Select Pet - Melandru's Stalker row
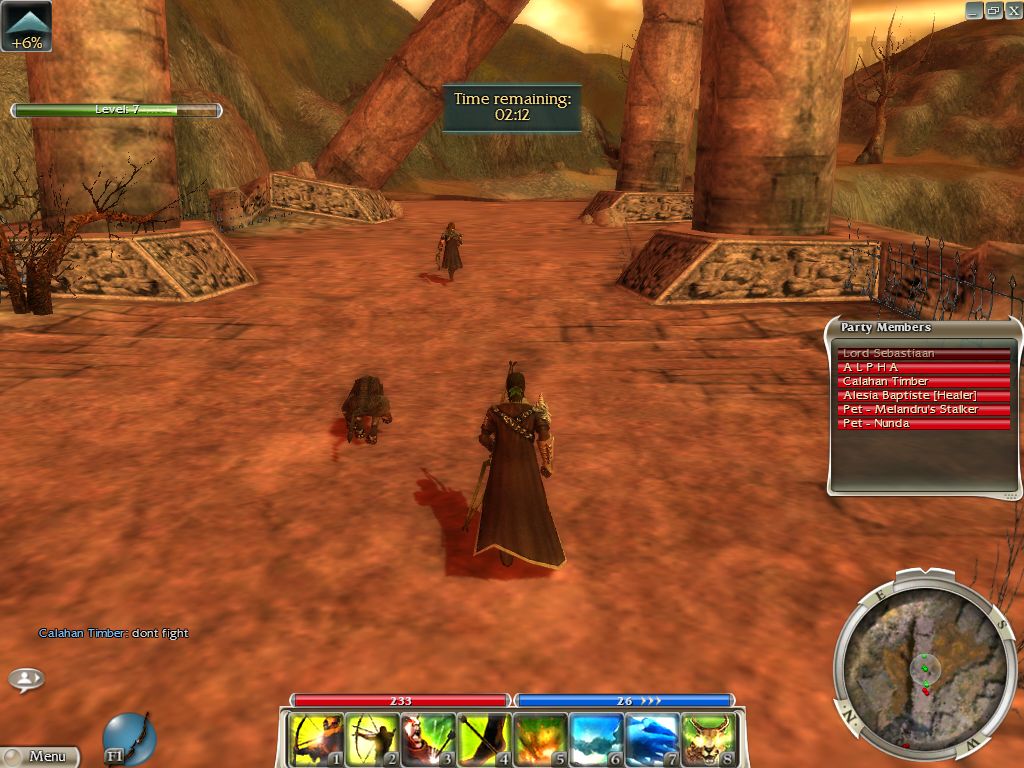This screenshot has height=768, width=1024. coord(924,410)
